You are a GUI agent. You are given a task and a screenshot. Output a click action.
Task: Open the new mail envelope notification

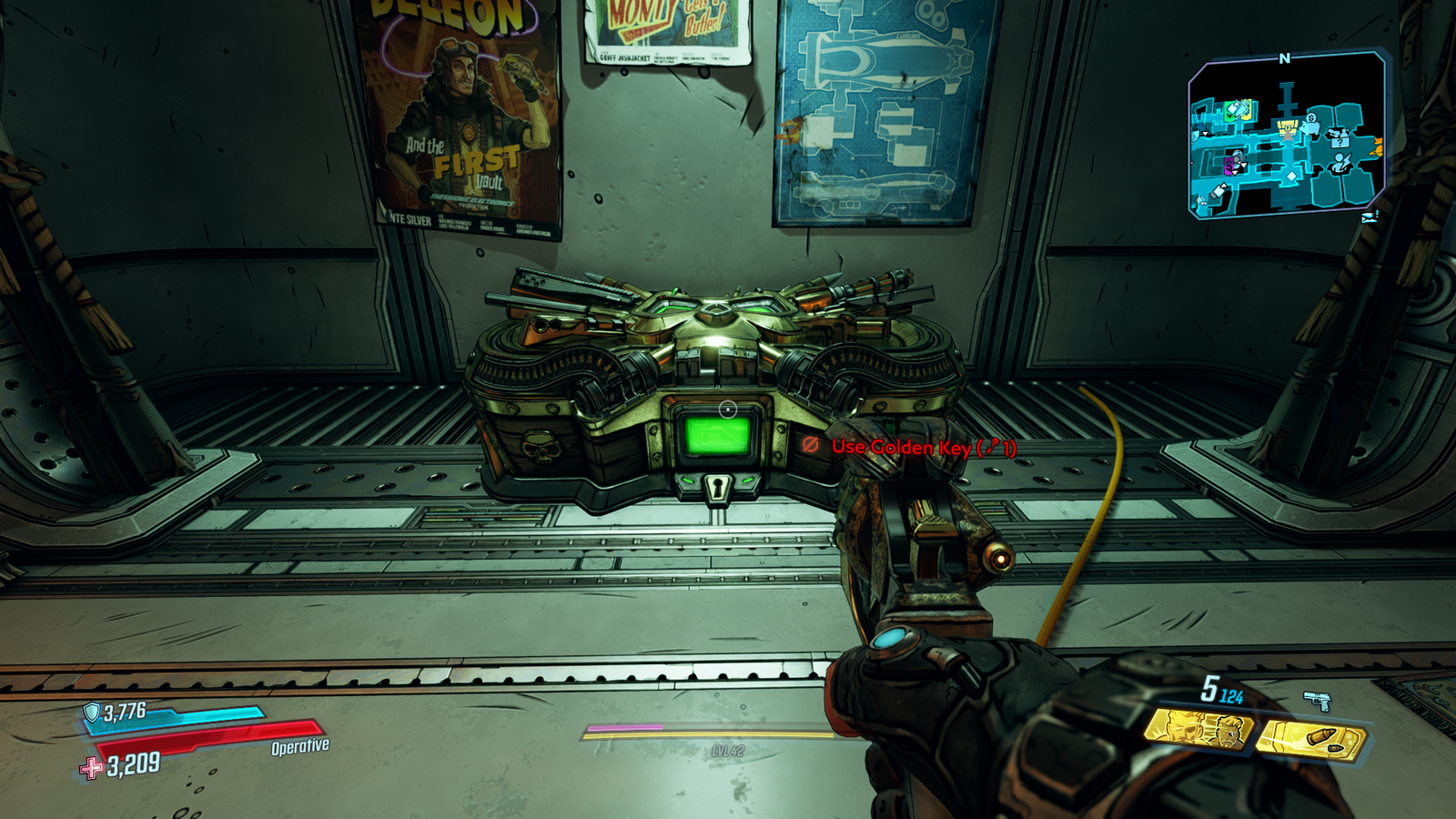coord(1370,217)
